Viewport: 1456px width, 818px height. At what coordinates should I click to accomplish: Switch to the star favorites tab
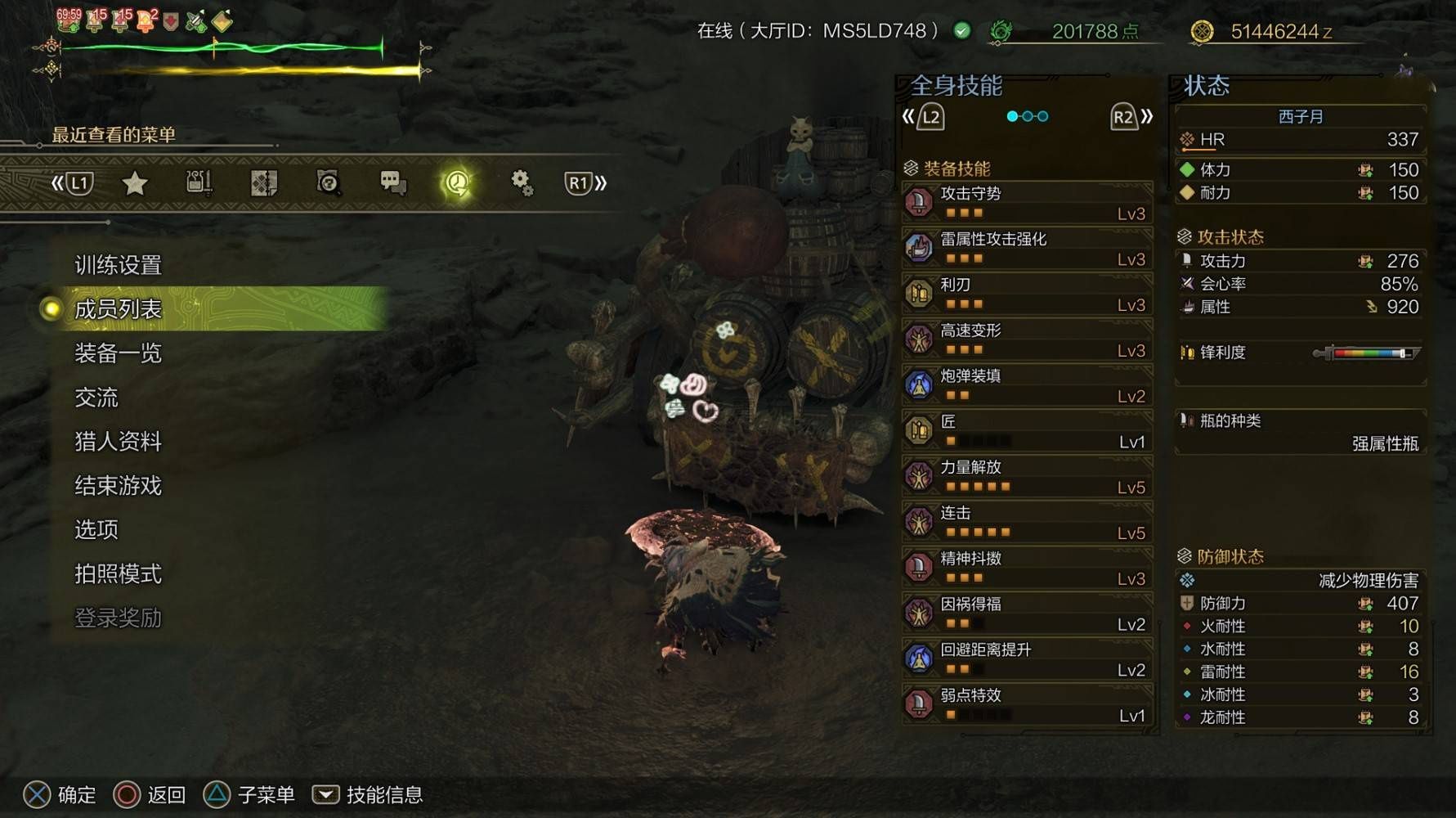[134, 183]
